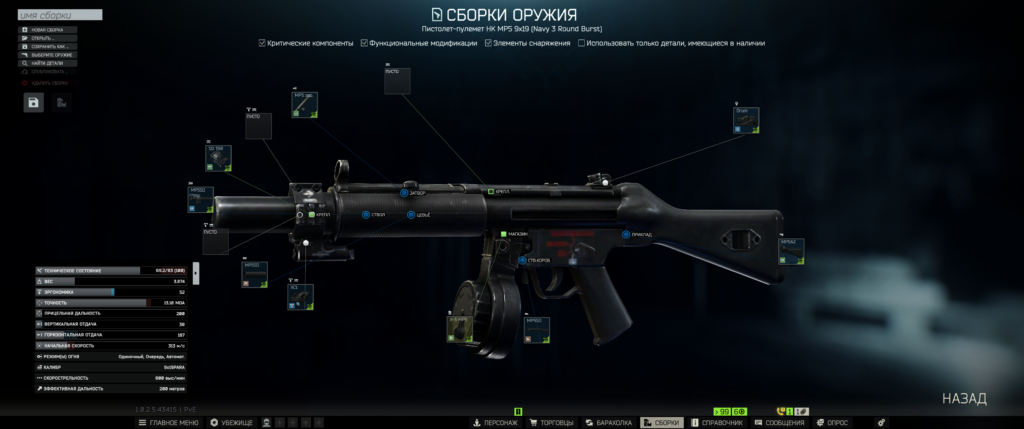Toggle the Элементы снаряжения checkbox
1024x429 pixels.
tap(488, 43)
